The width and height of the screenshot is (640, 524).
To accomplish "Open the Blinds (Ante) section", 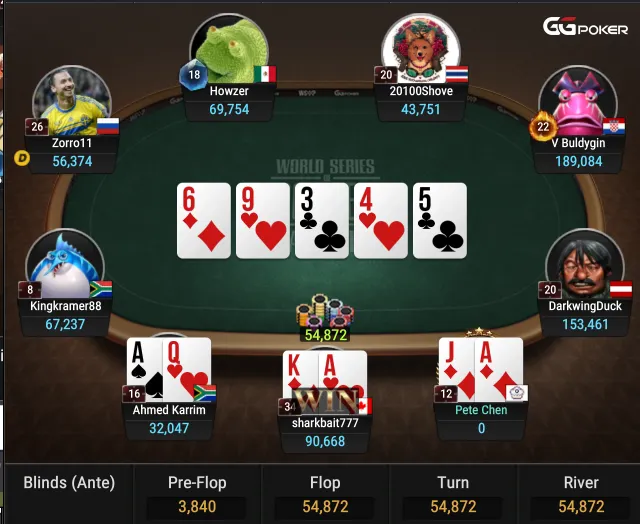I will [x=69, y=483].
